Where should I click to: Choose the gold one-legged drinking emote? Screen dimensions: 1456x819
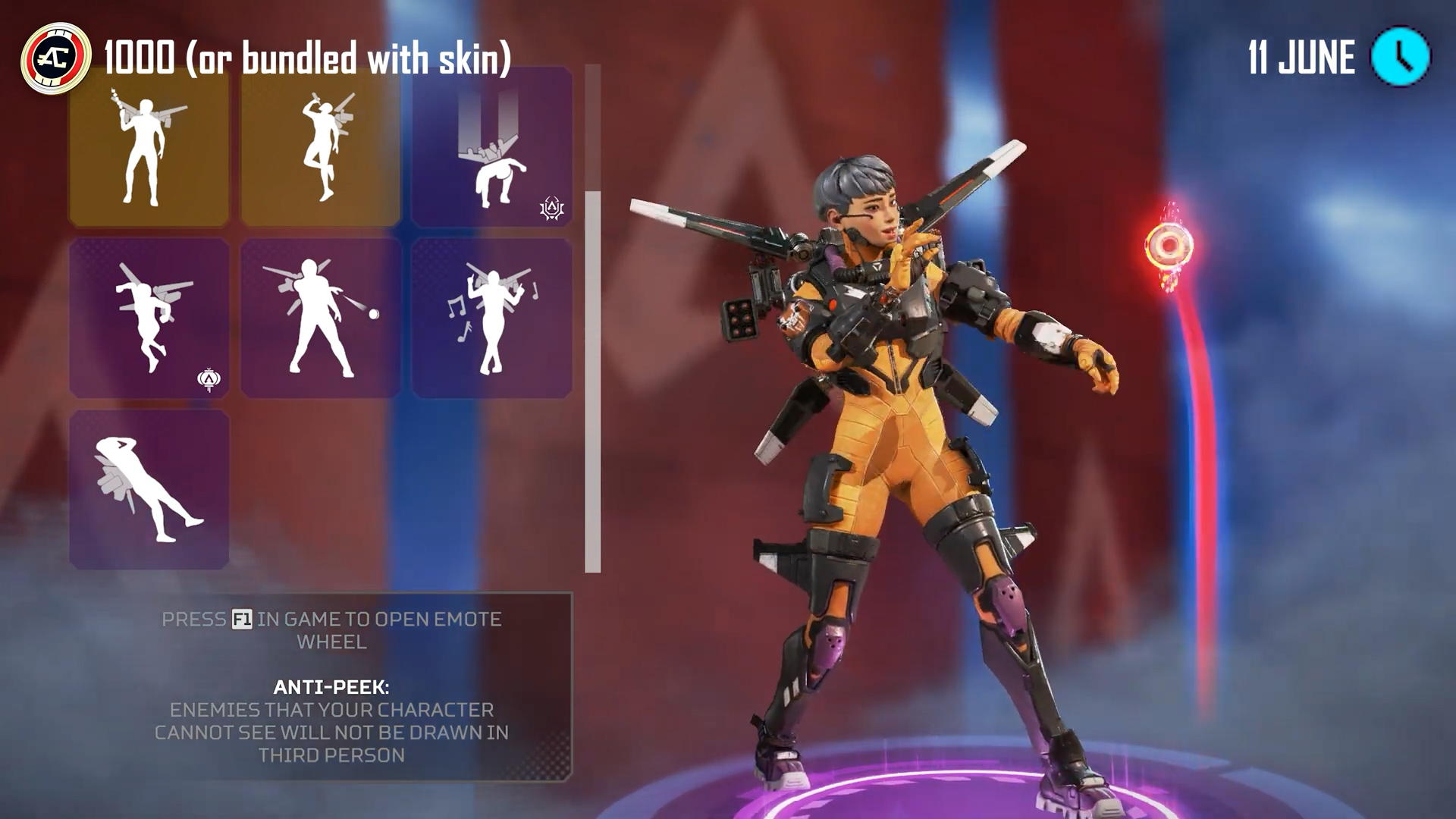(x=321, y=147)
